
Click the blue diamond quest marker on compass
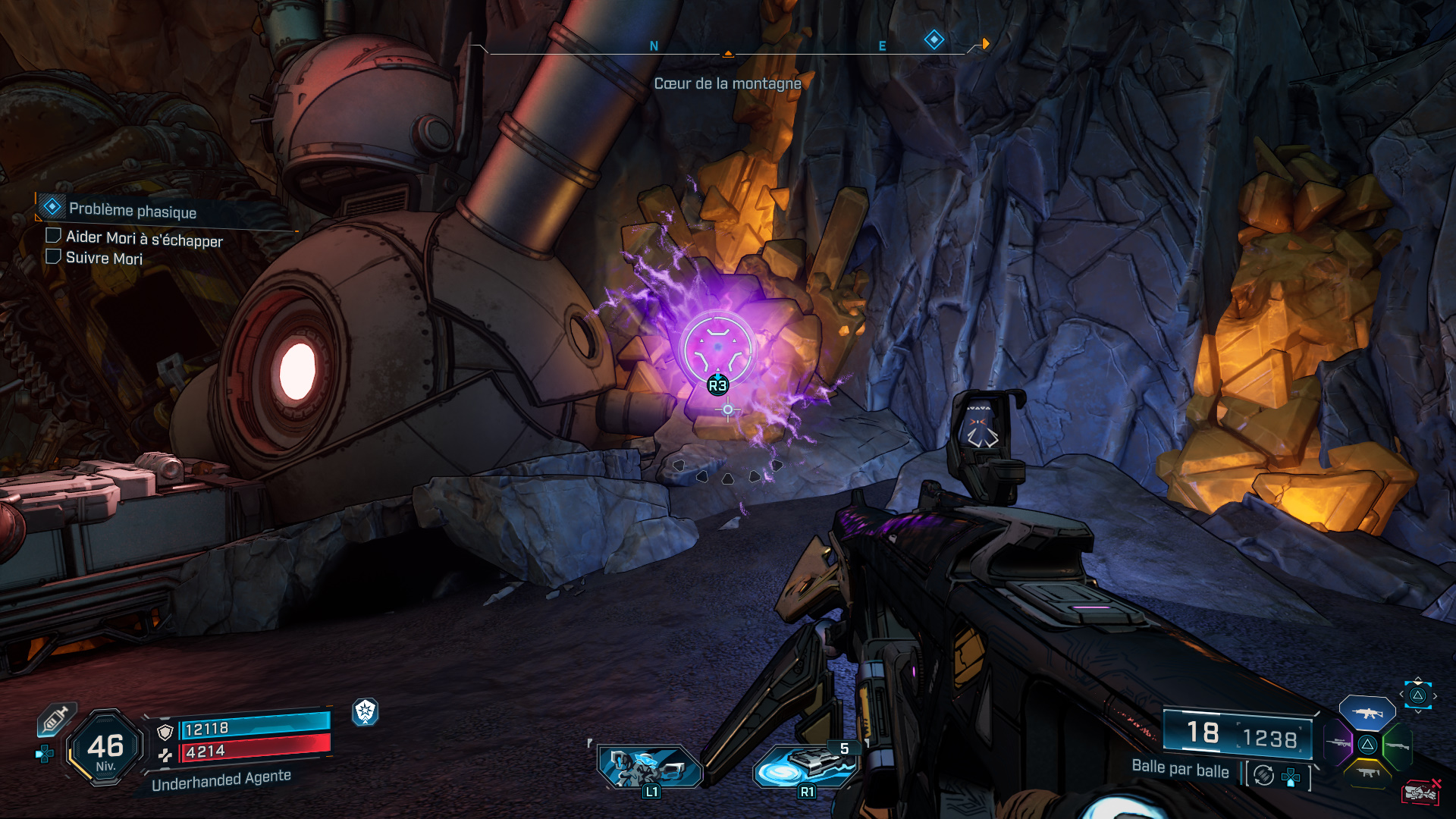pos(934,39)
